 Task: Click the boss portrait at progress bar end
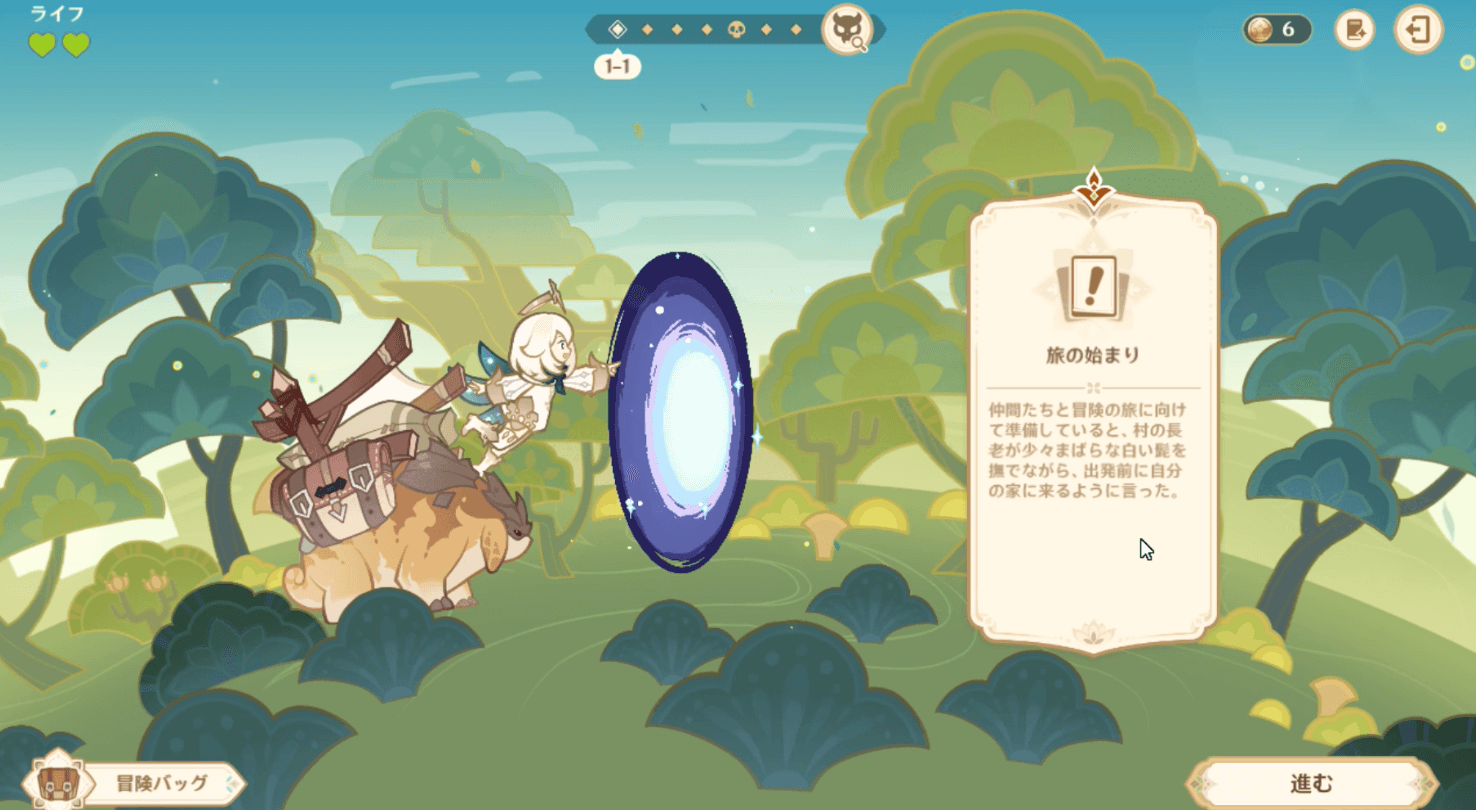[845, 30]
